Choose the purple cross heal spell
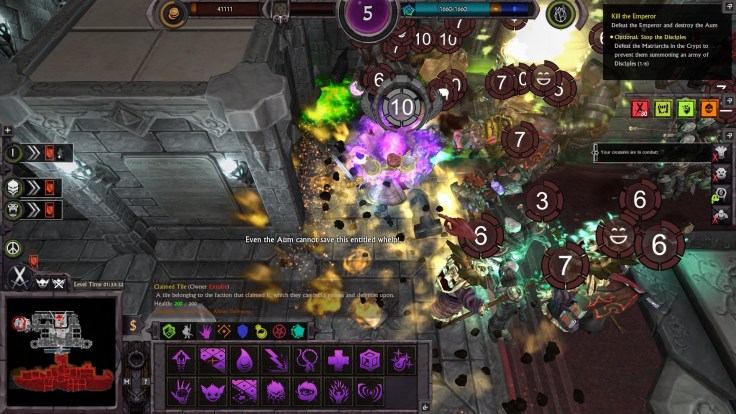The height and width of the screenshot is (414, 736). click(x=338, y=360)
